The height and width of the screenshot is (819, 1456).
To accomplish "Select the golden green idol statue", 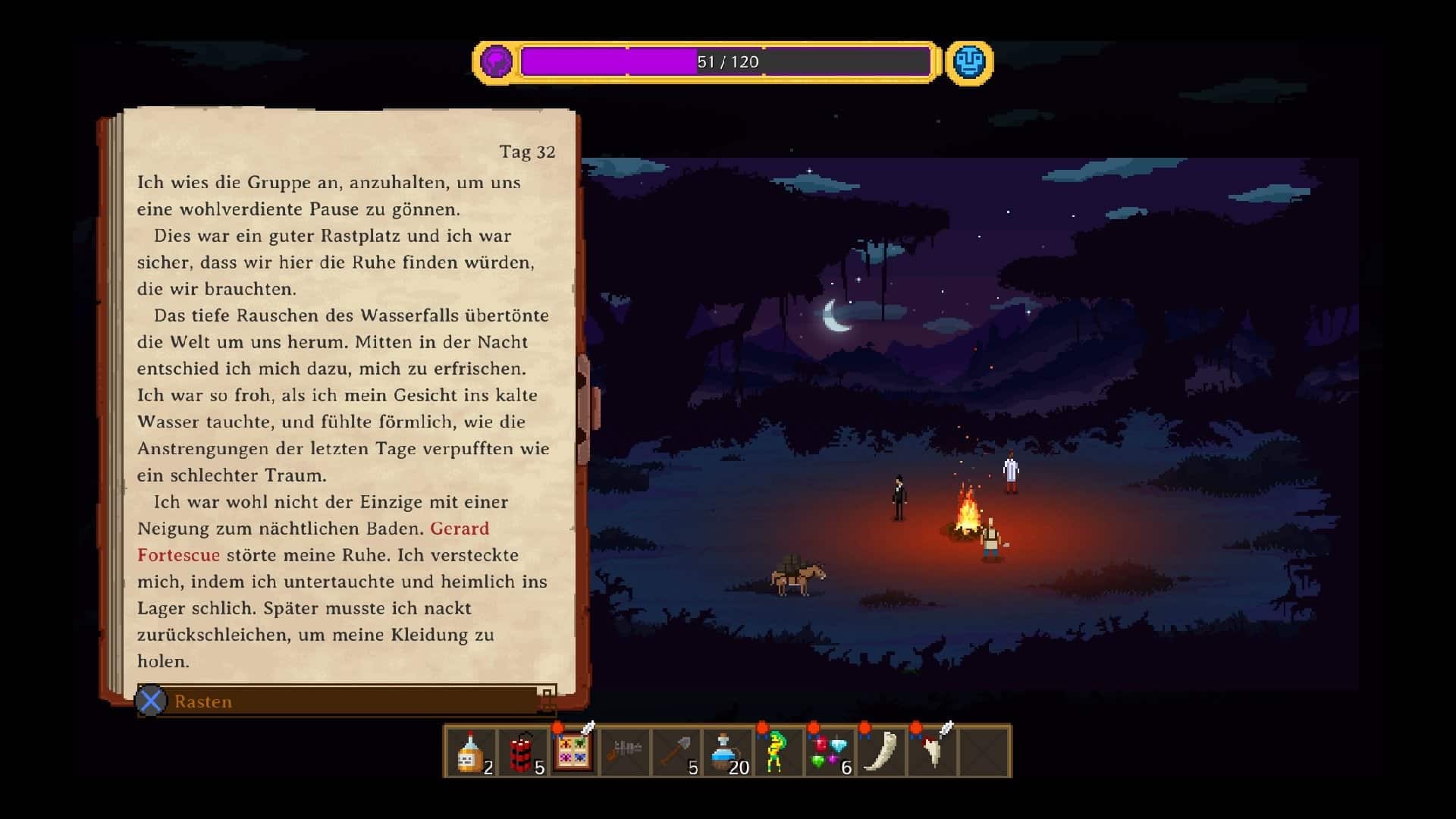I will coord(777,752).
